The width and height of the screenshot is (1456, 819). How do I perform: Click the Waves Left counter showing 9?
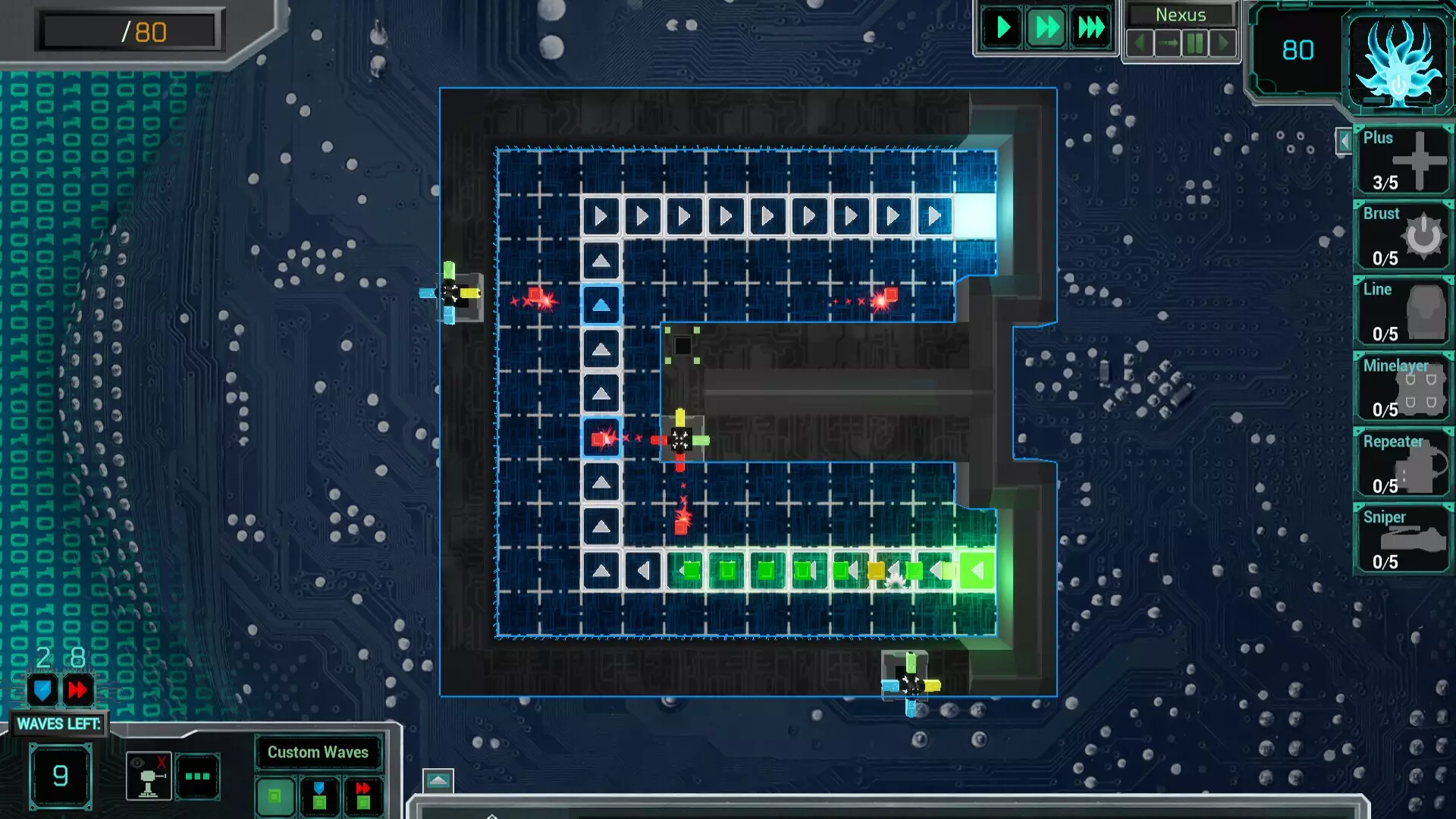click(x=61, y=775)
